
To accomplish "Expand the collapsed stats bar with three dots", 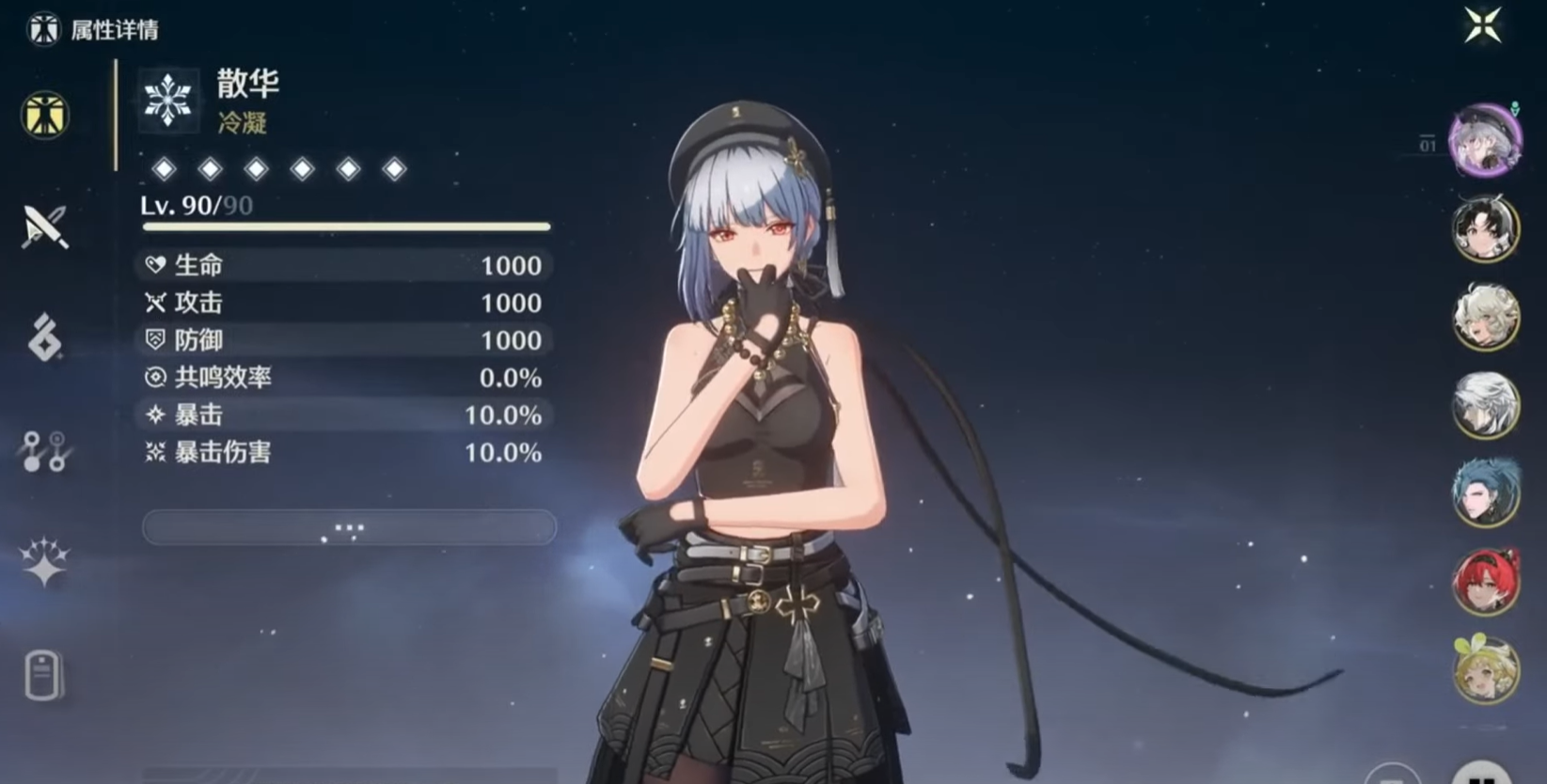I will (x=348, y=527).
